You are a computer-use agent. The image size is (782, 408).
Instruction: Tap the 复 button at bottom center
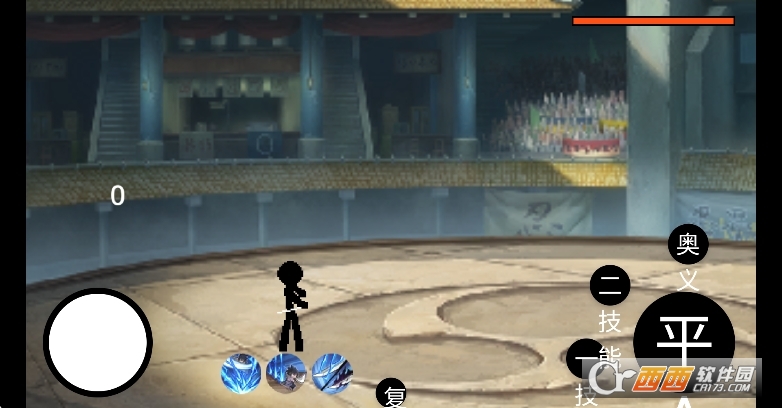tap(392, 394)
